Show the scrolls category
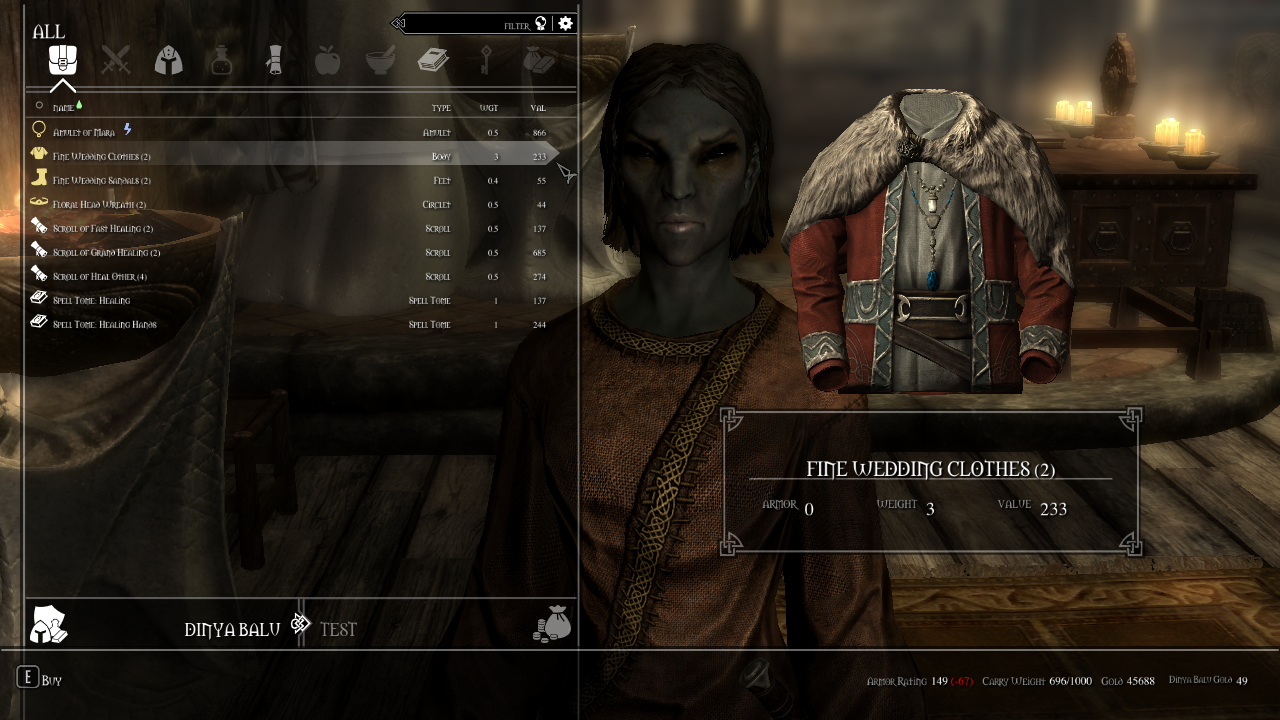This screenshot has height=720, width=1280. point(274,60)
